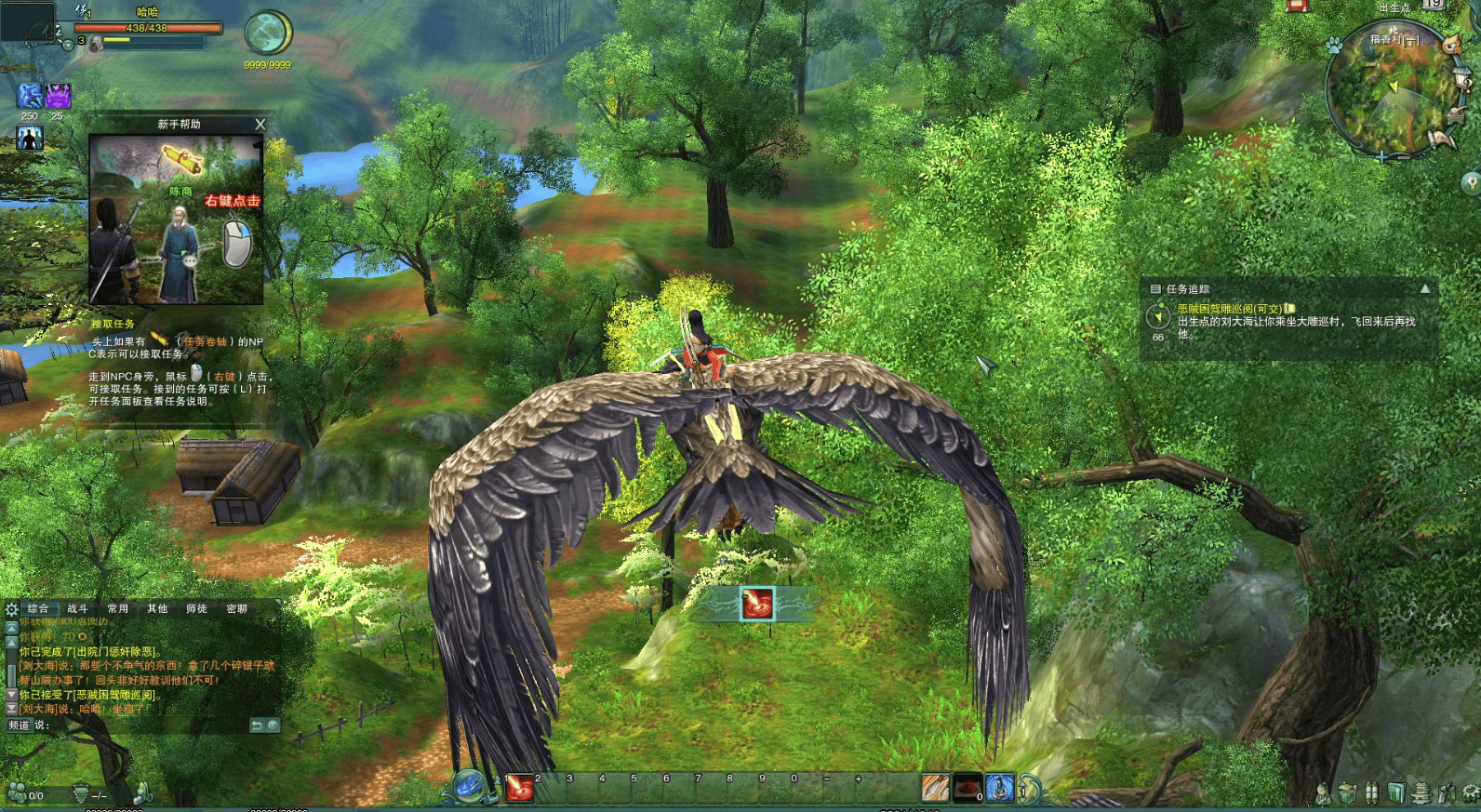Screen dimensions: 1481x812
Task: Open the 常用 chat tab
Action: (117, 608)
